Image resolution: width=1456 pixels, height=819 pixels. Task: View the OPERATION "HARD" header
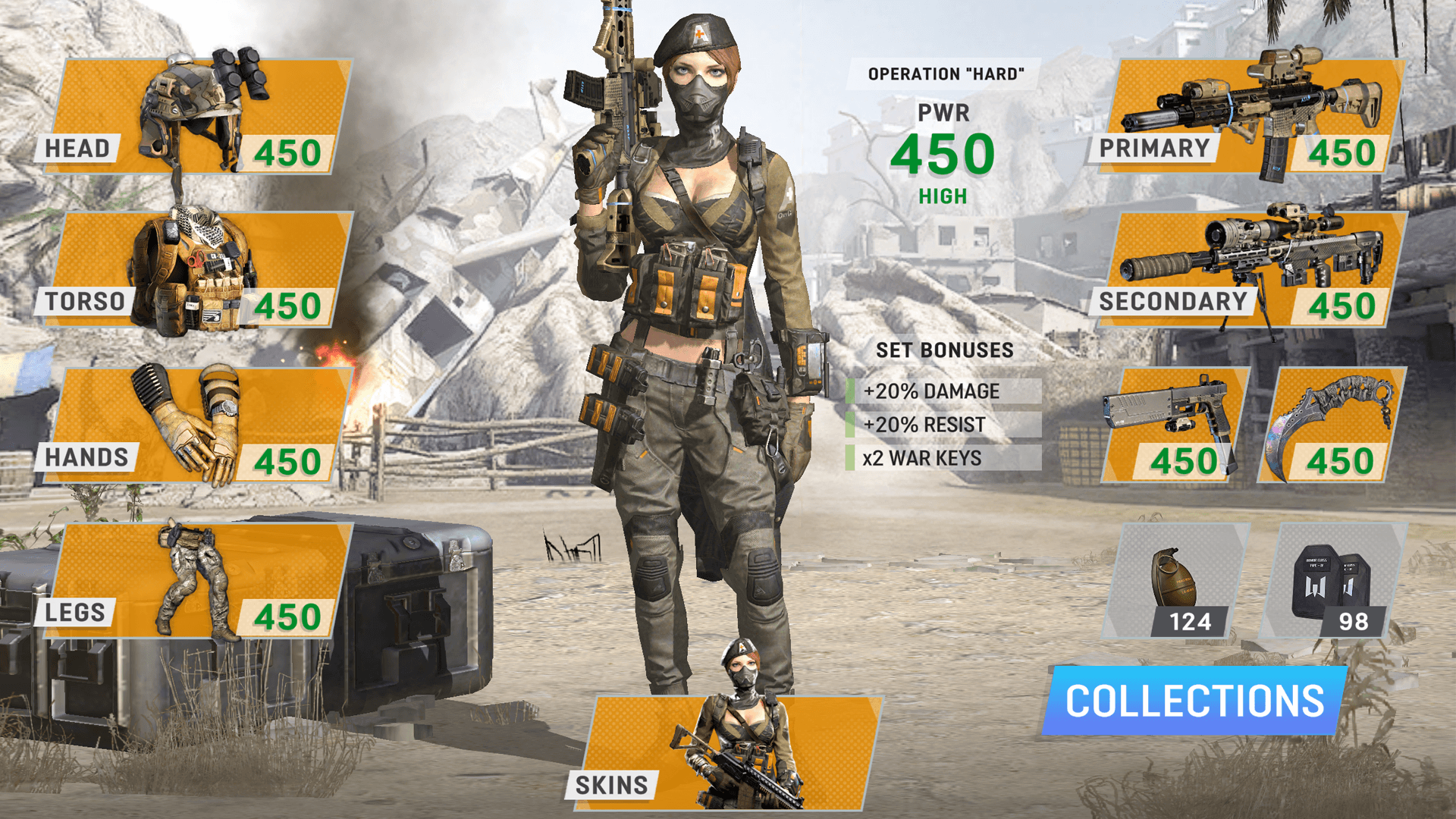coord(946,74)
